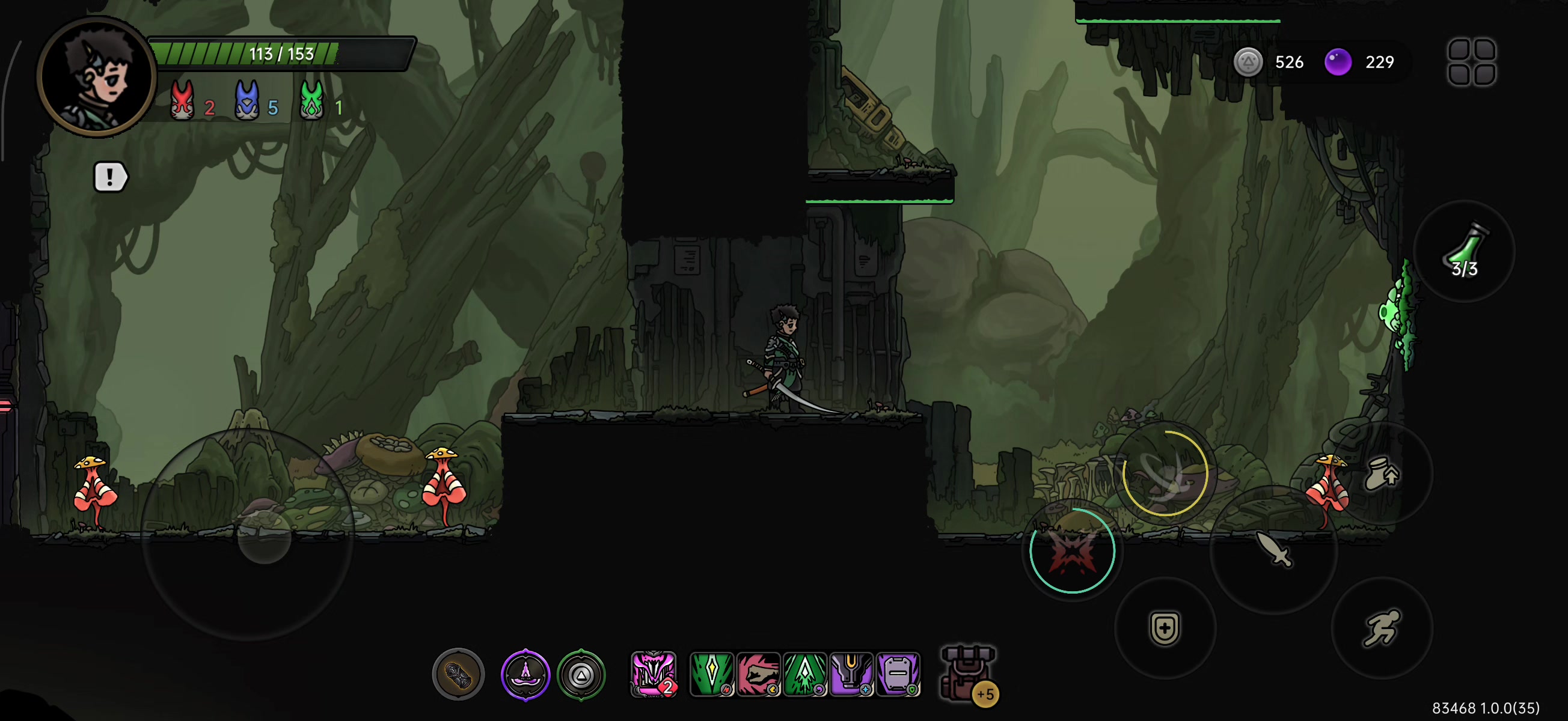The height and width of the screenshot is (721, 1568).
Task: Attack with the sword button
Action: (x=1273, y=549)
